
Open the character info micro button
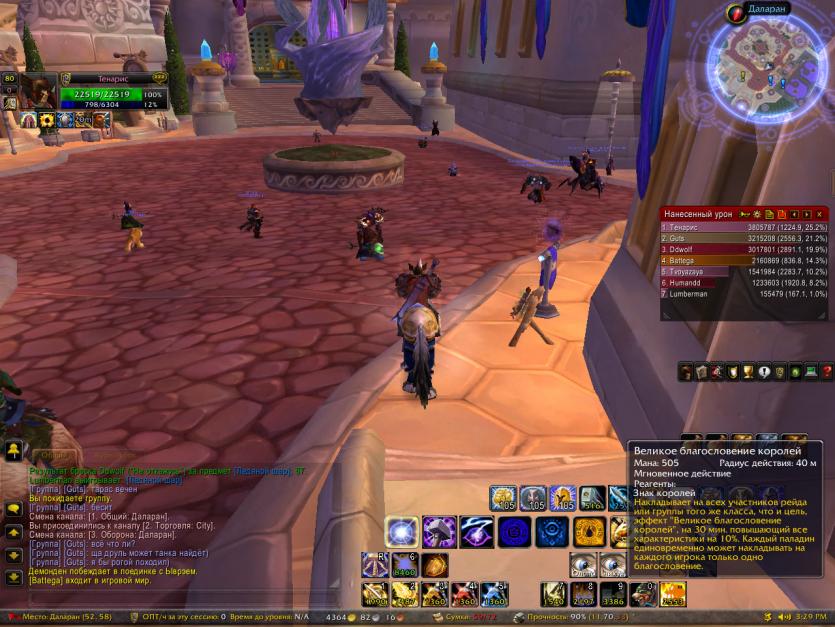tap(687, 373)
